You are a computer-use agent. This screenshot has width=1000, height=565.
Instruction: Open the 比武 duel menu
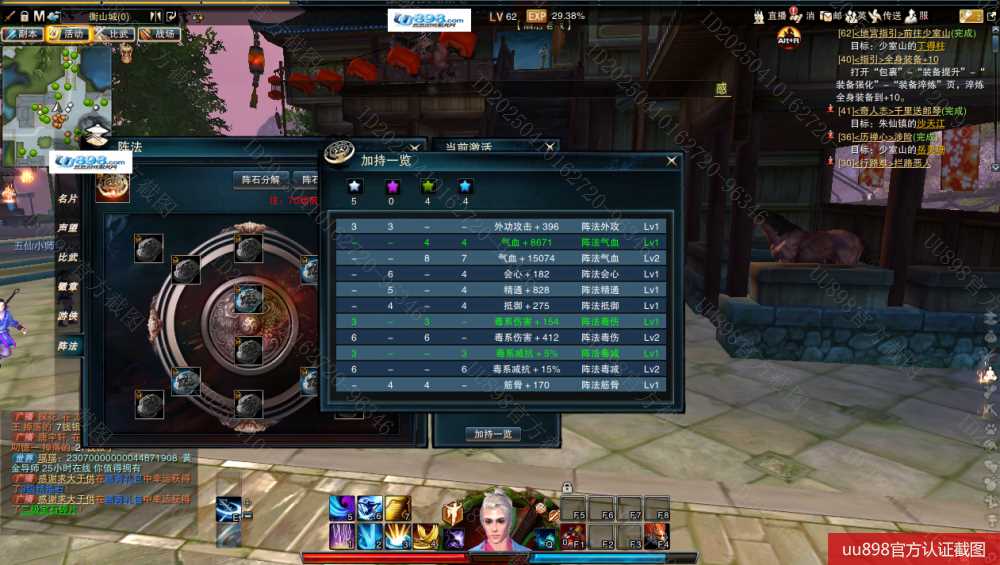click(115, 33)
